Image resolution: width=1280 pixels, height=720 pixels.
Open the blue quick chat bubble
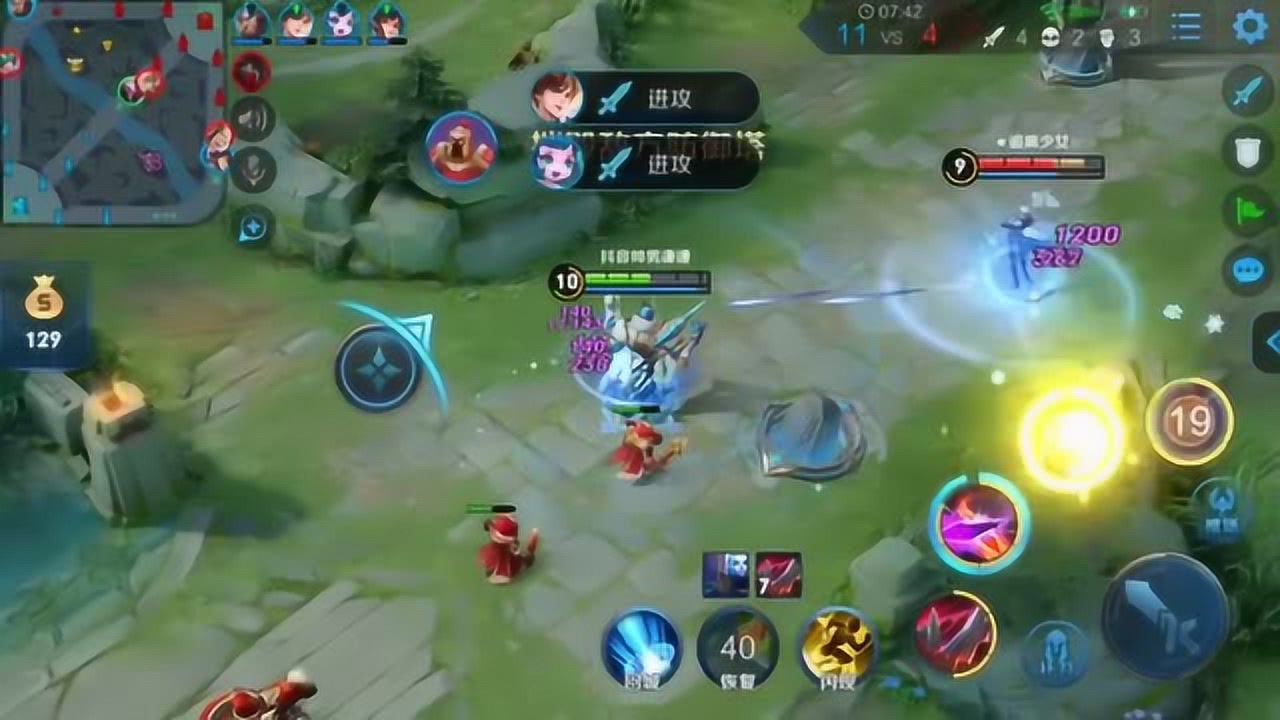1247,270
